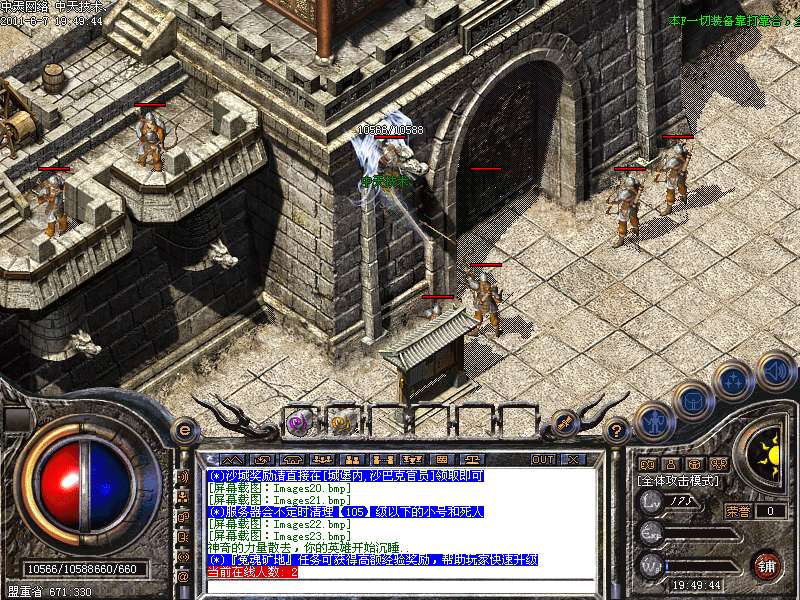
Task: Use the gold coin item in belt
Action: pyautogui.click(x=340, y=421)
